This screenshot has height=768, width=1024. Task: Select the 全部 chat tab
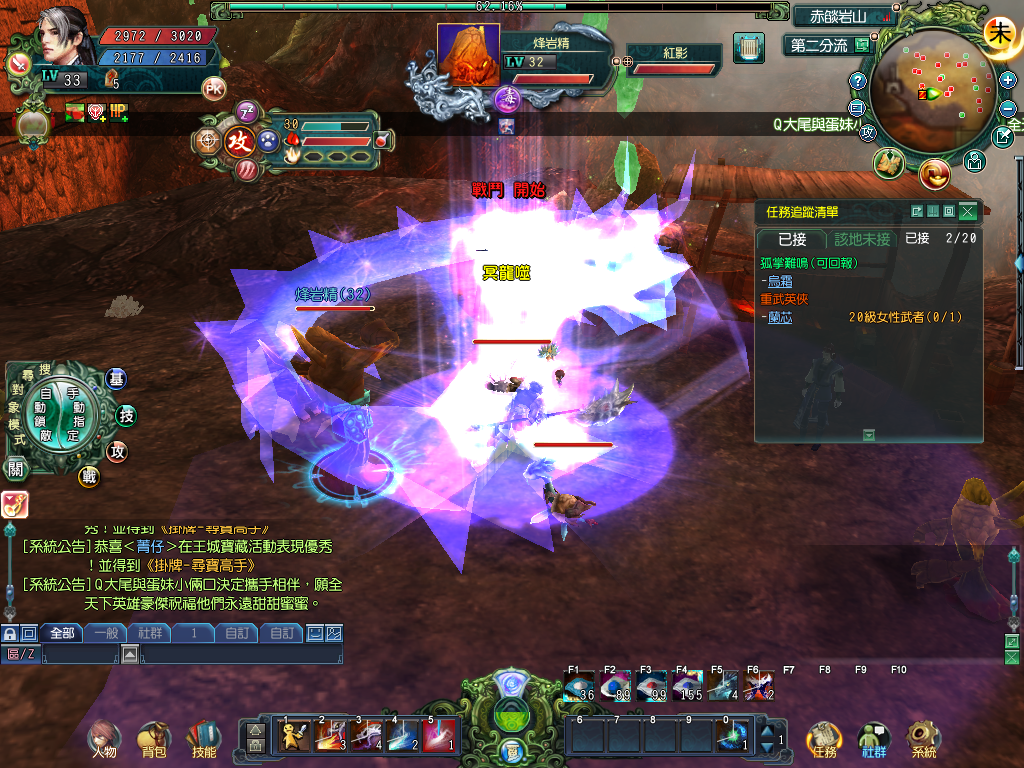62,633
